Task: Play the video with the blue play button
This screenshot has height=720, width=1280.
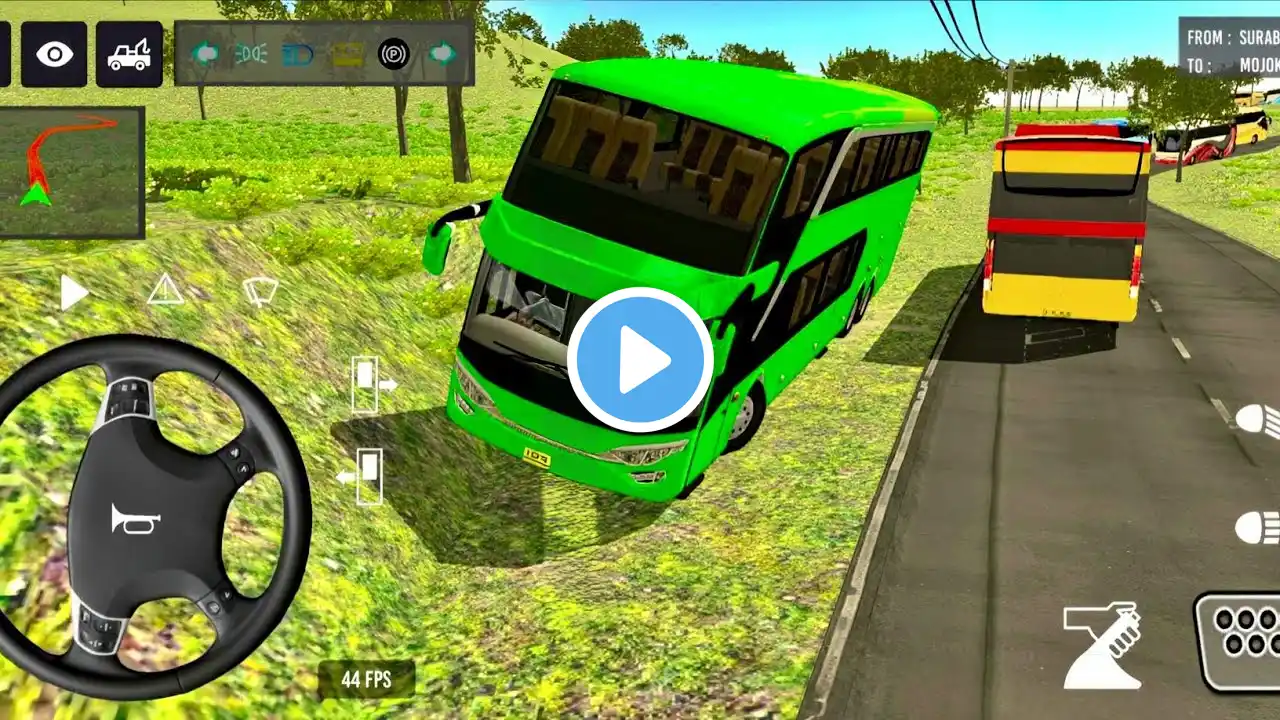Action: coord(640,360)
